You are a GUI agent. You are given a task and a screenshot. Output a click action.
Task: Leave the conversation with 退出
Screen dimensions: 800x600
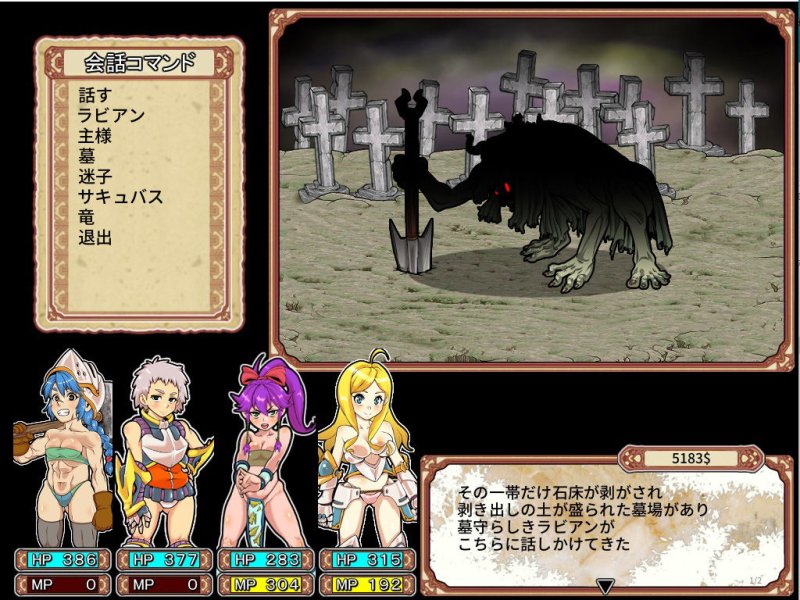coord(94,238)
